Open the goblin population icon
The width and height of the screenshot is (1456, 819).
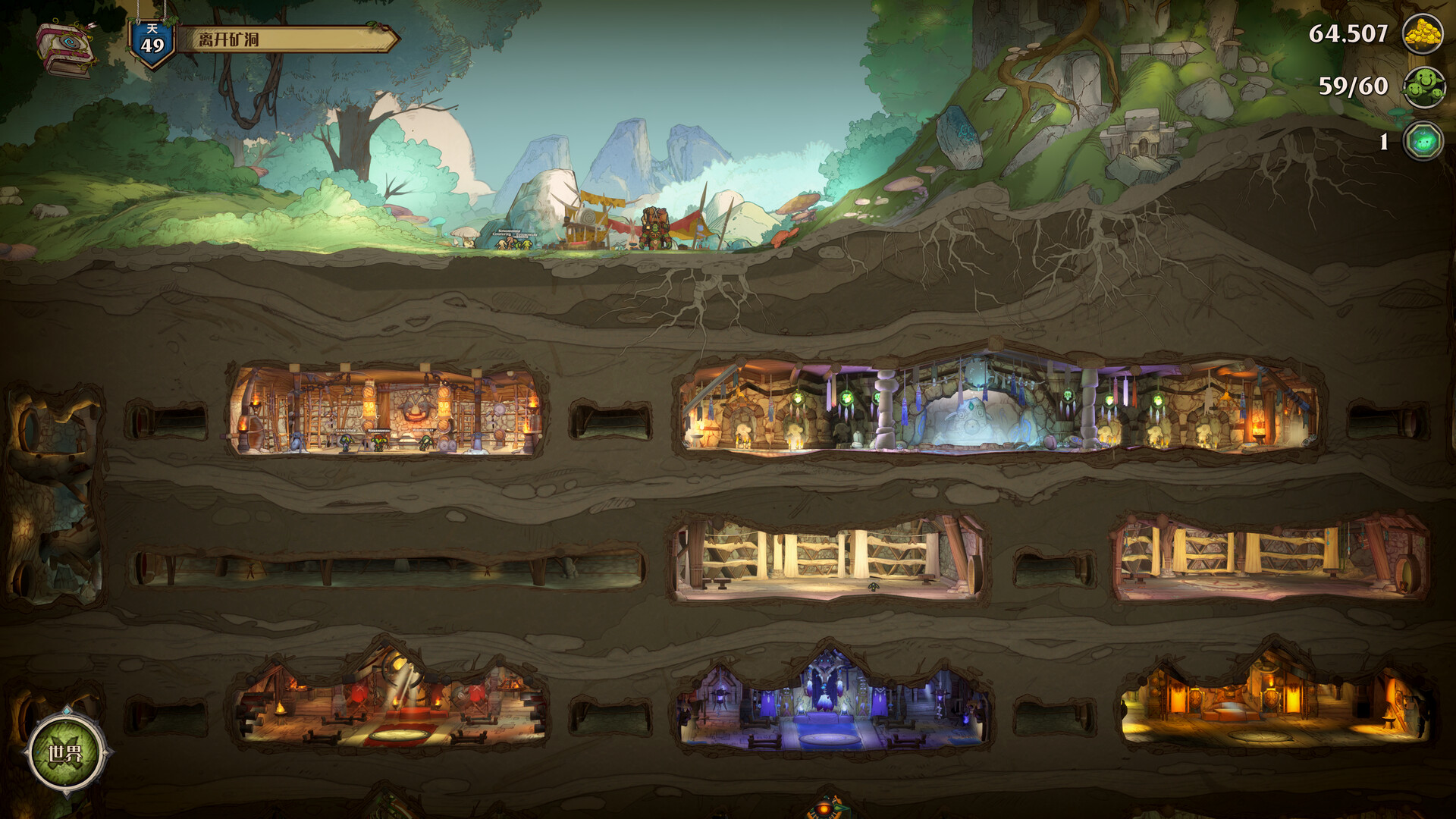coord(1423,87)
